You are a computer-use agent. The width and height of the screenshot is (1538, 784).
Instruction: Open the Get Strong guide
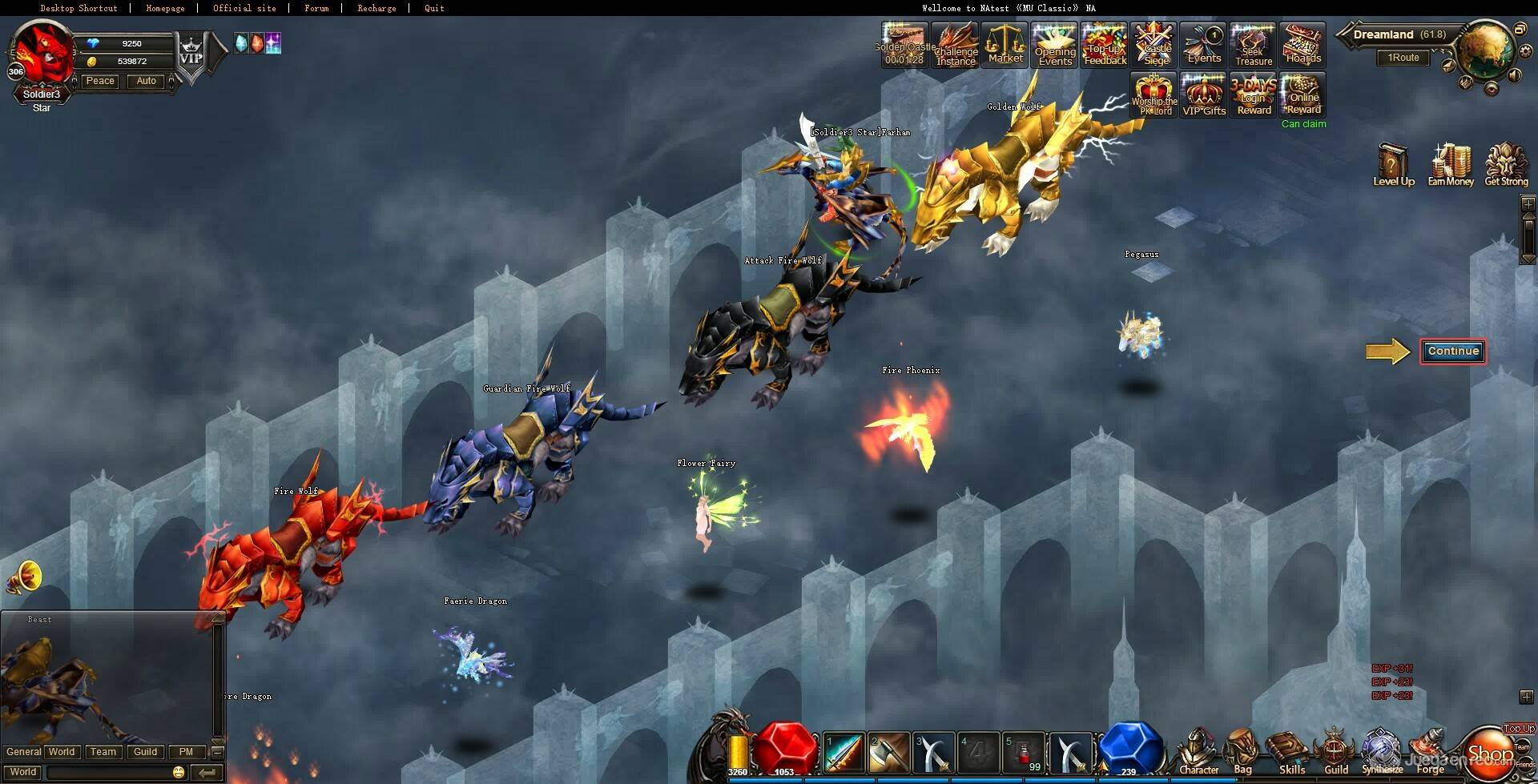1506,164
